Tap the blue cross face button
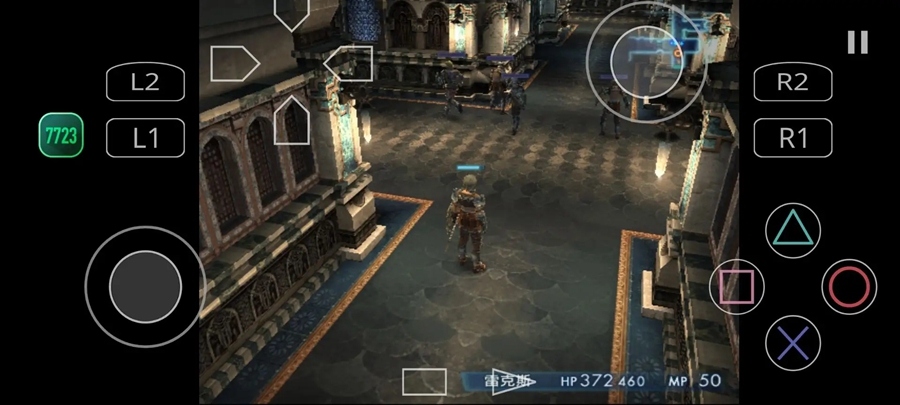Screen dimensions: 900x405 [x=792, y=344]
